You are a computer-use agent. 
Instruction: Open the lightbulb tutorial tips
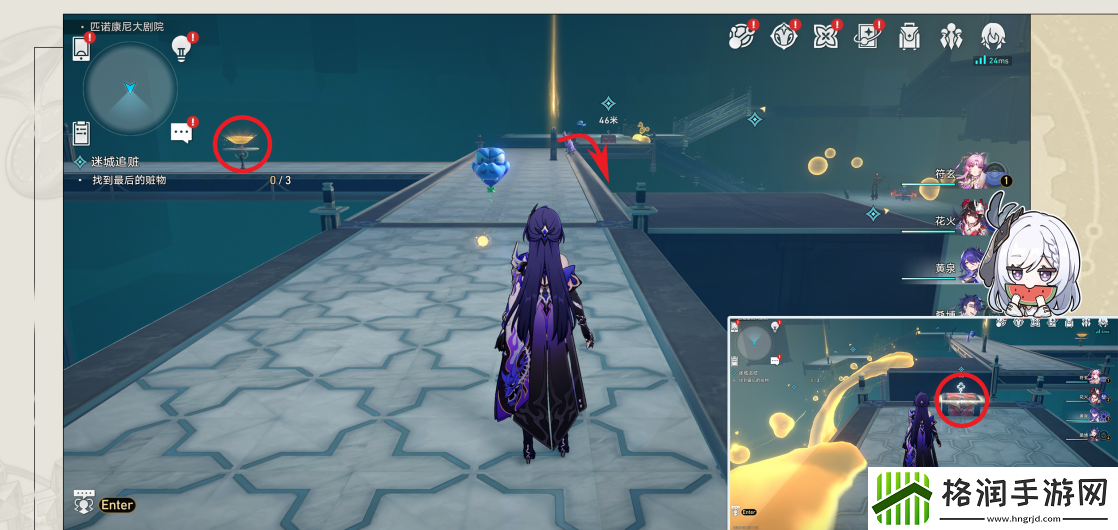[x=181, y=46]
